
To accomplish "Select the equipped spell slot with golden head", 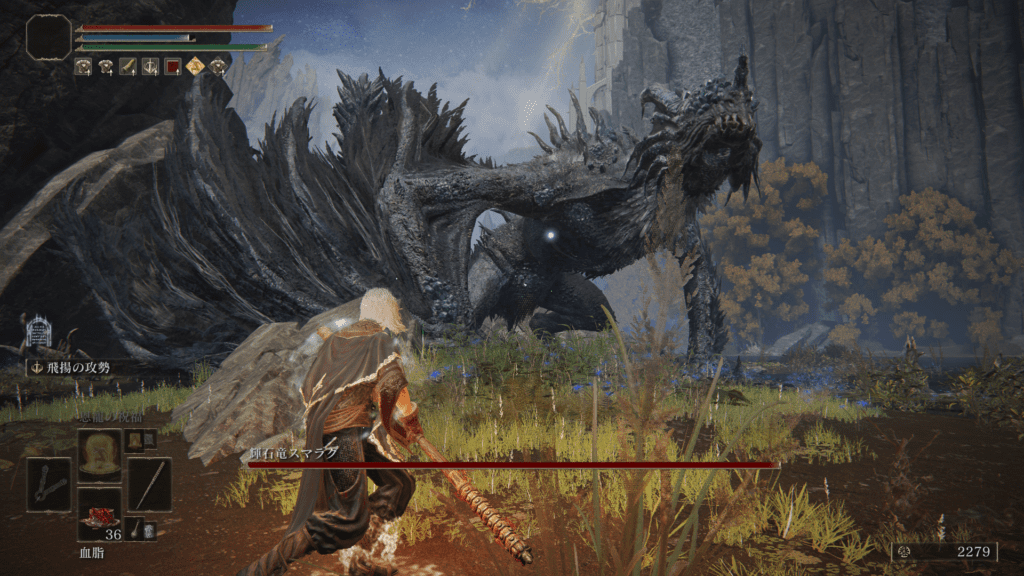I will click(100, 456).
